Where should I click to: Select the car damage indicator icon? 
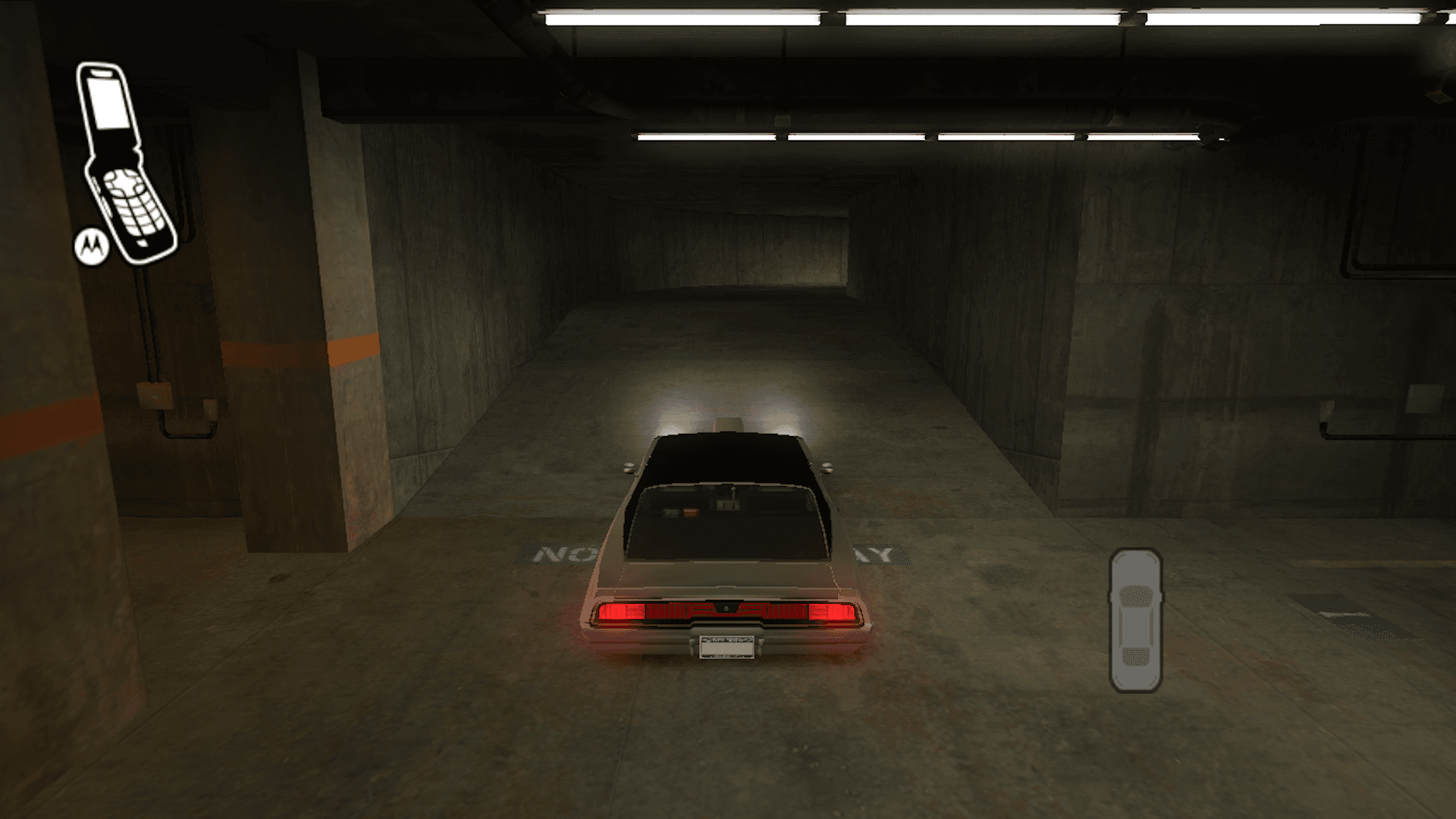(1135, 620)
